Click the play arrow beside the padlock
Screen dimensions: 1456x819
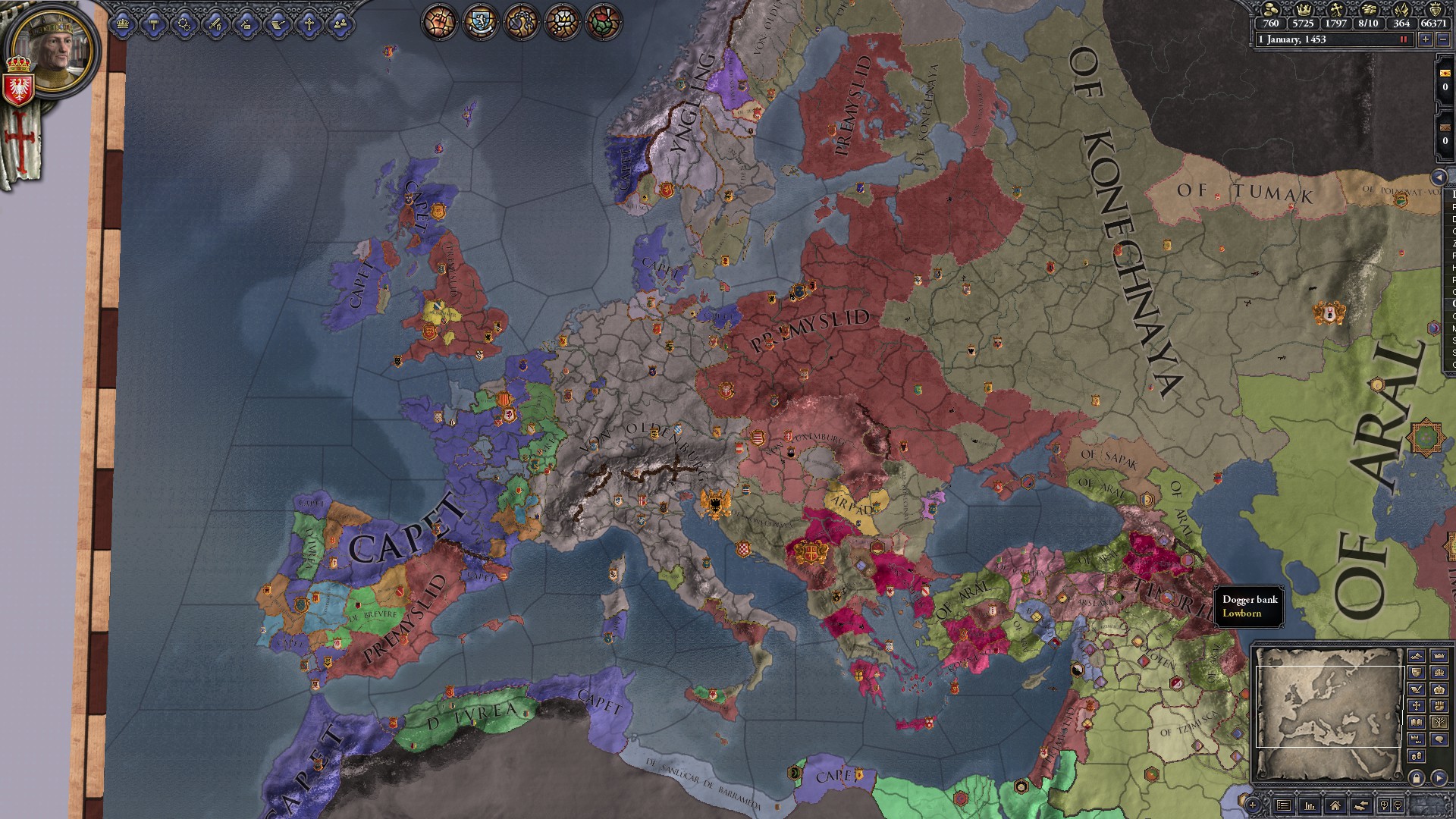1439,777
